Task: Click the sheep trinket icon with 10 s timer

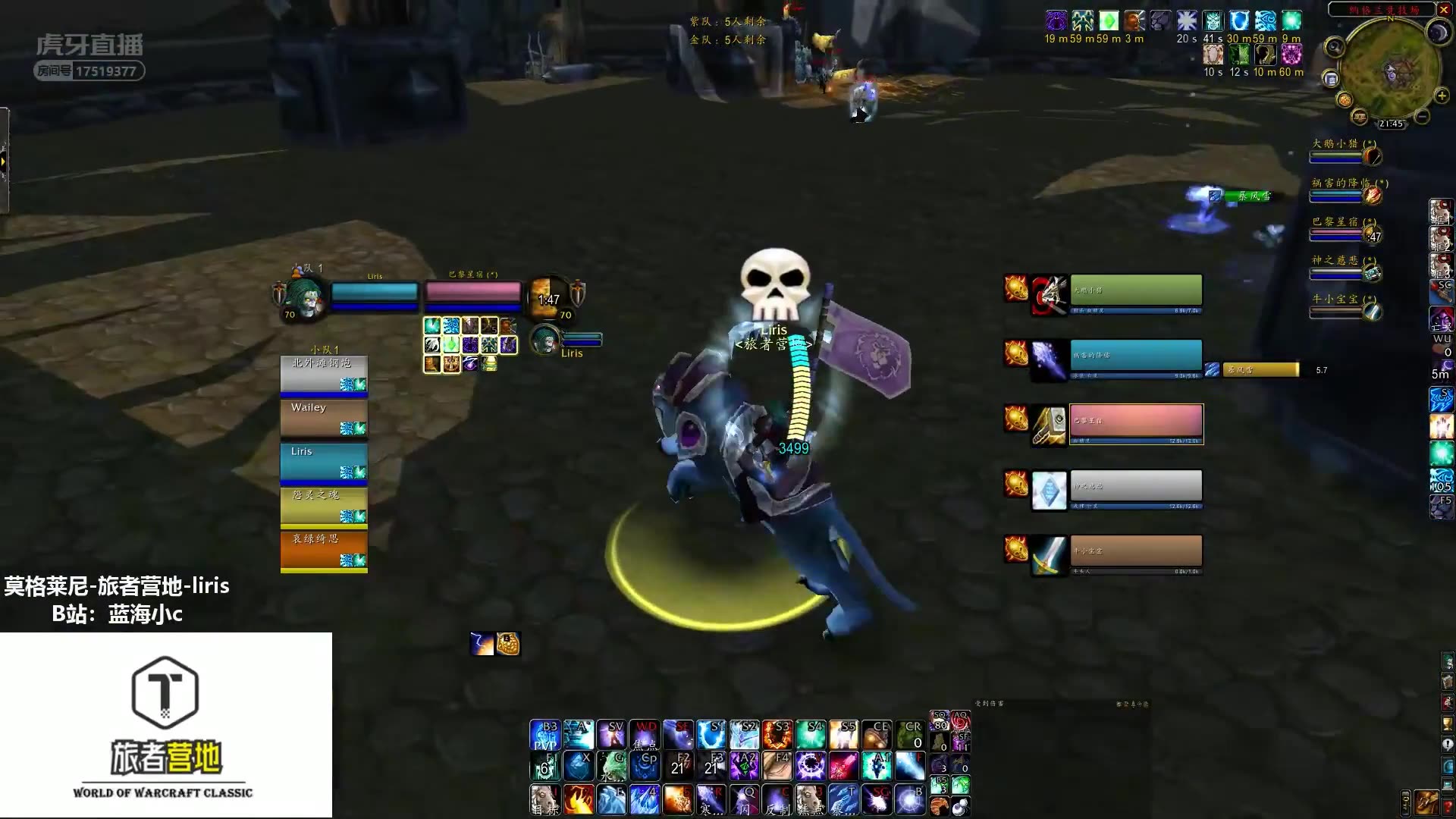Action: 1213,54
